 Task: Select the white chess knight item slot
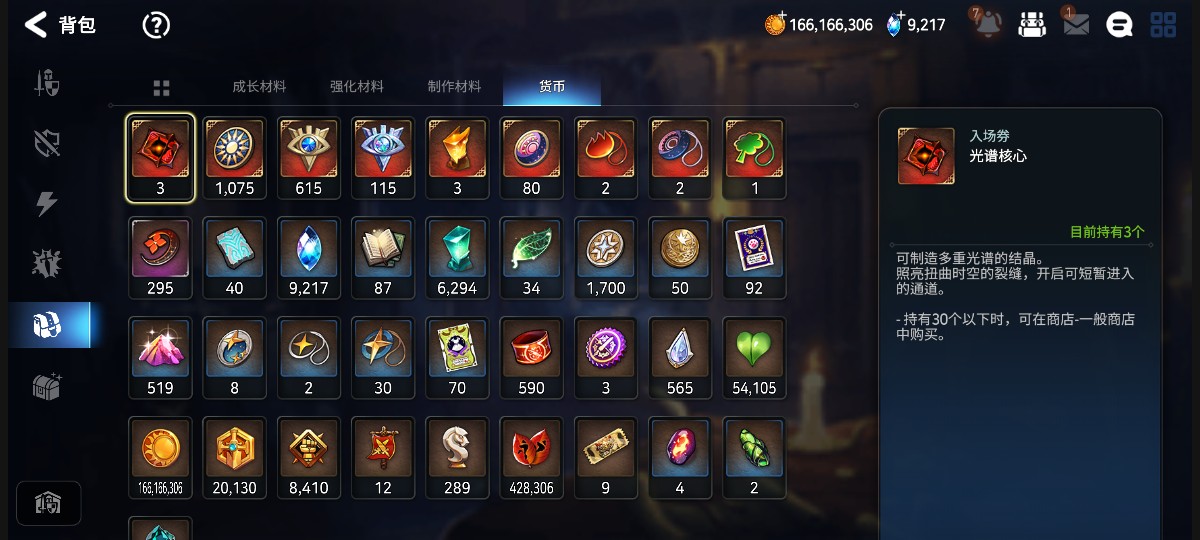click(x=457, y=458)
